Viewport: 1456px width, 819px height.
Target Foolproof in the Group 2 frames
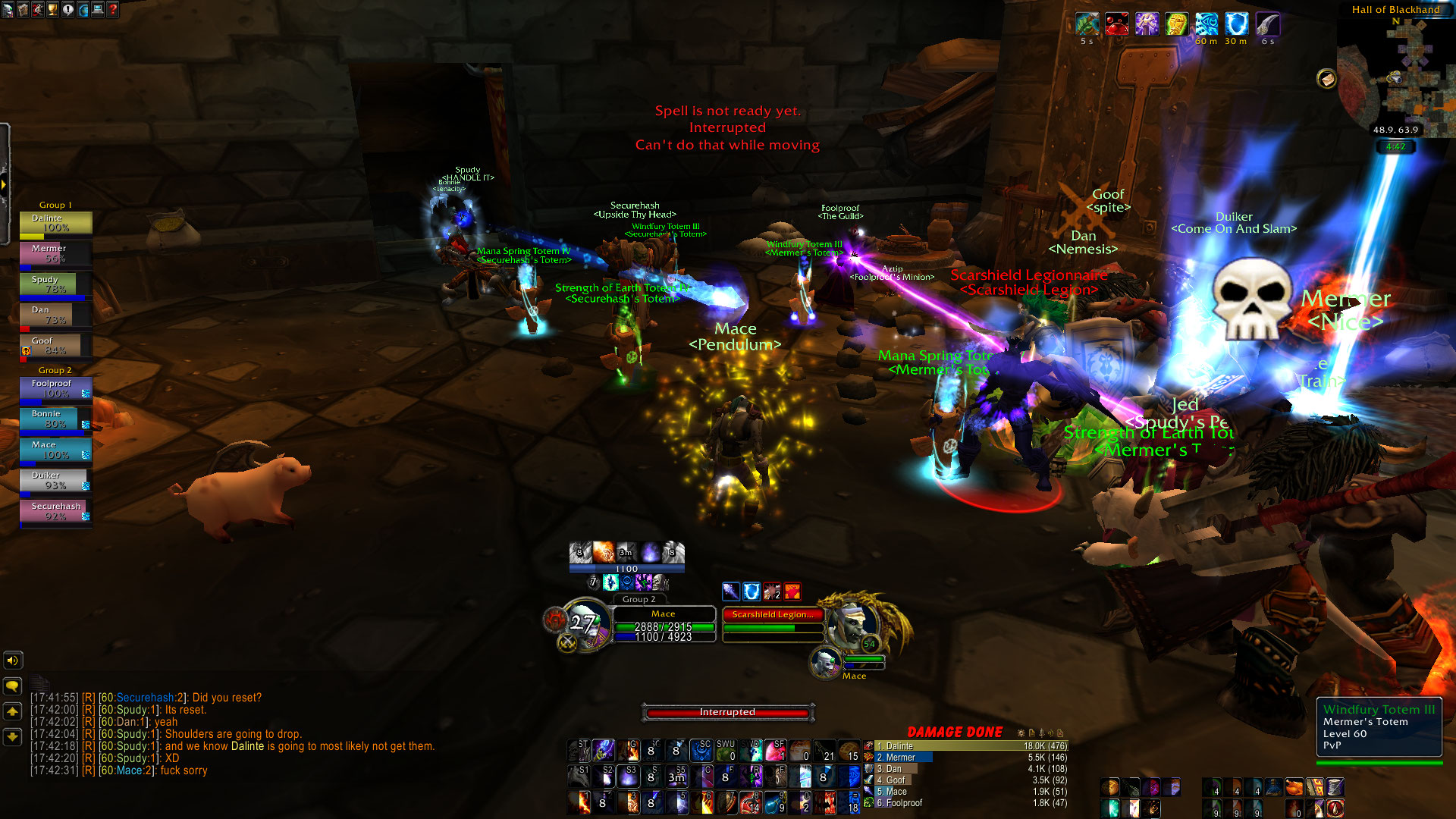click(55, 388)
